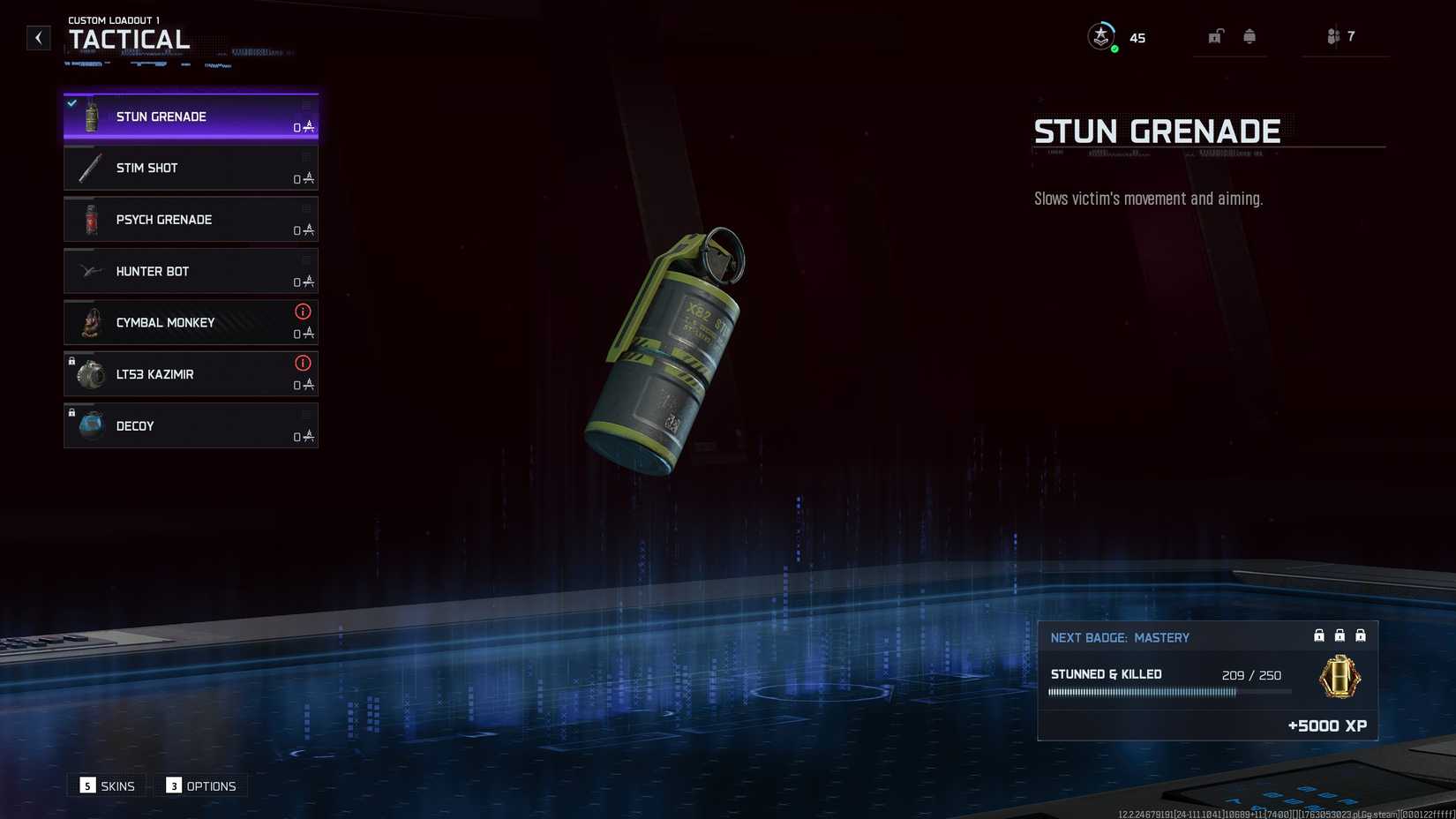Click the red alert icon on Cymbal Monkey
The image size is (1456, 819).
coord(303,312)
